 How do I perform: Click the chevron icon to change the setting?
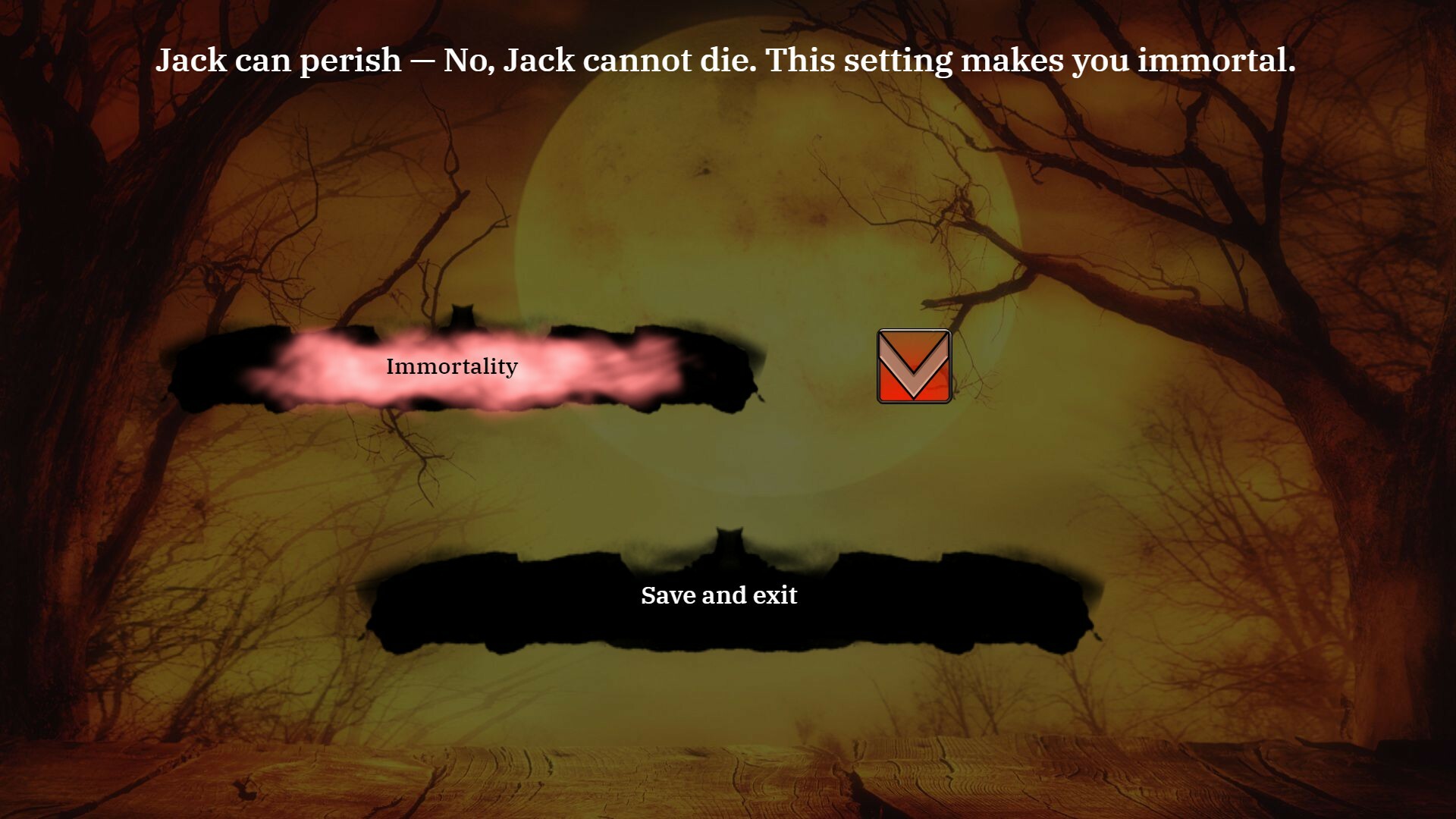pyautogui.click(x=913, y=366)
